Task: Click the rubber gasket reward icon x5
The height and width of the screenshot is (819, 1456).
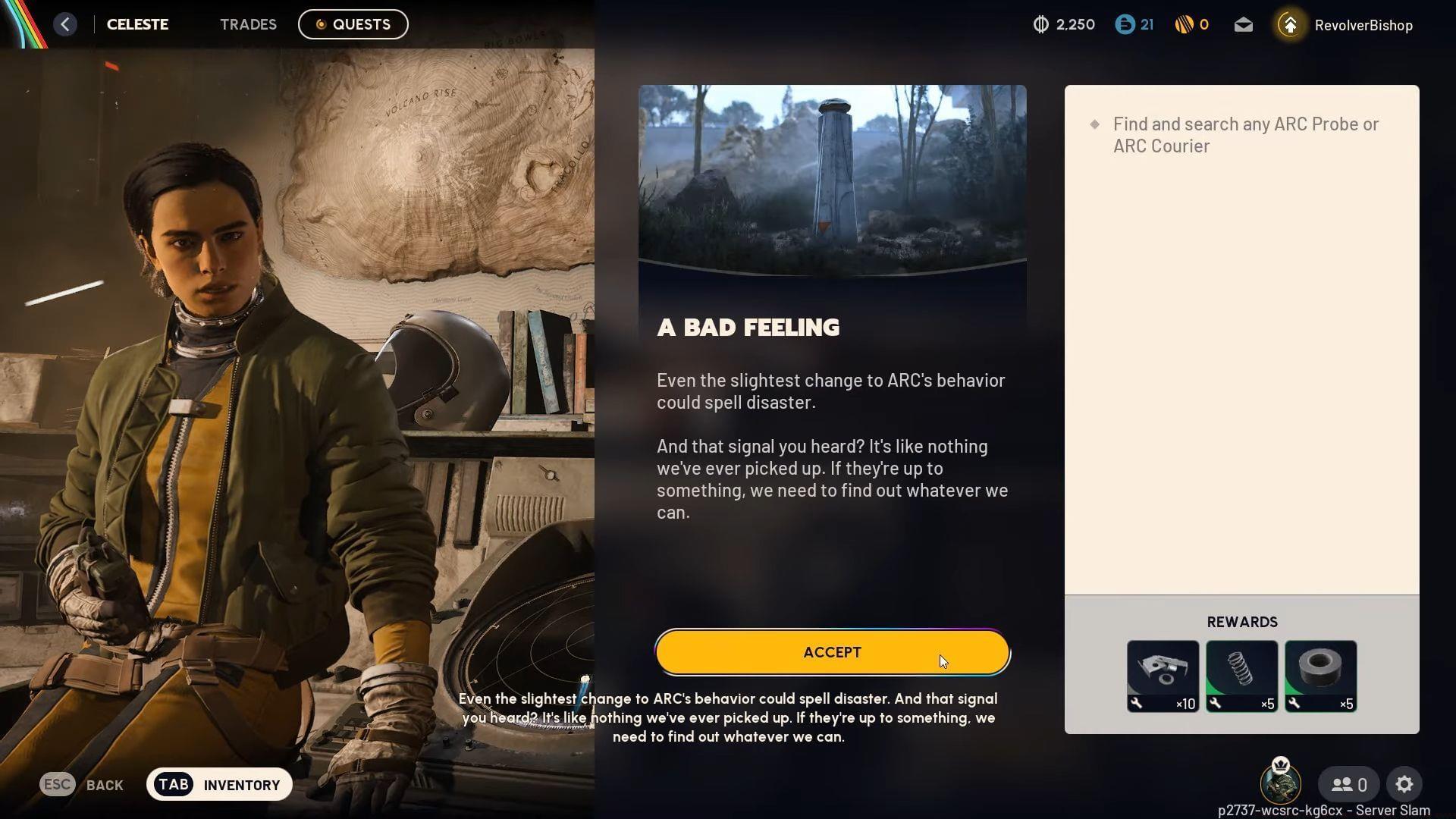Action: point(1320,674)
